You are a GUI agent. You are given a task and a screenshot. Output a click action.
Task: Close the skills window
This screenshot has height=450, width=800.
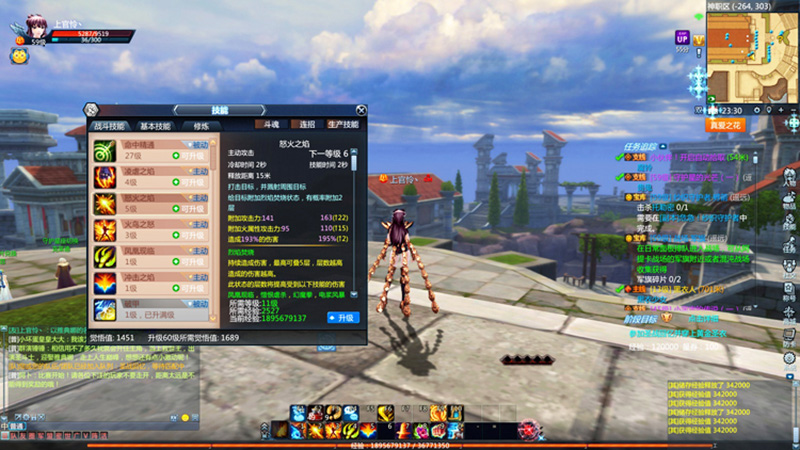click(361, 110)
